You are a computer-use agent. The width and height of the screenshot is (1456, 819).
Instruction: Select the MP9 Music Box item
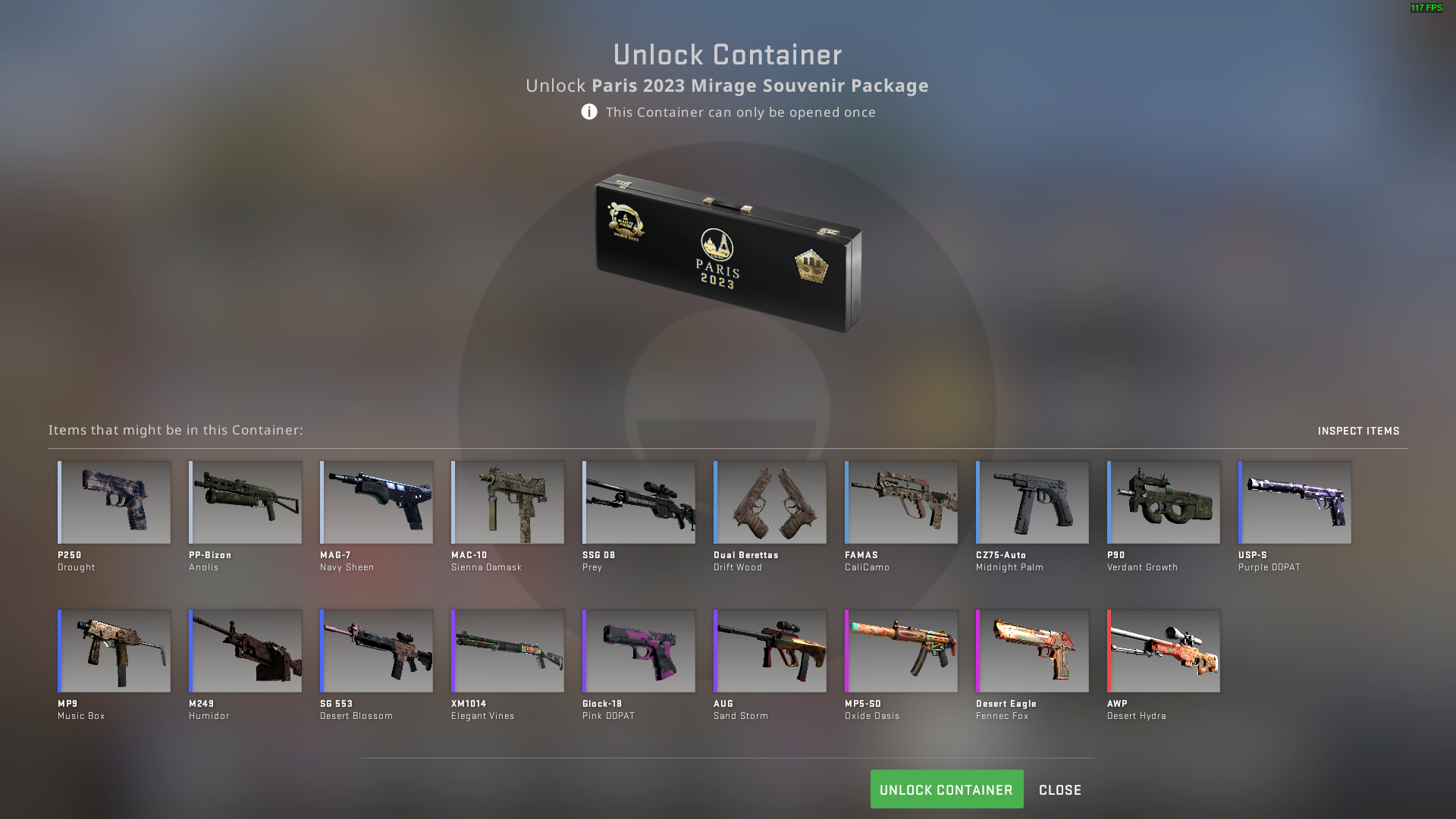pos(113,651)
